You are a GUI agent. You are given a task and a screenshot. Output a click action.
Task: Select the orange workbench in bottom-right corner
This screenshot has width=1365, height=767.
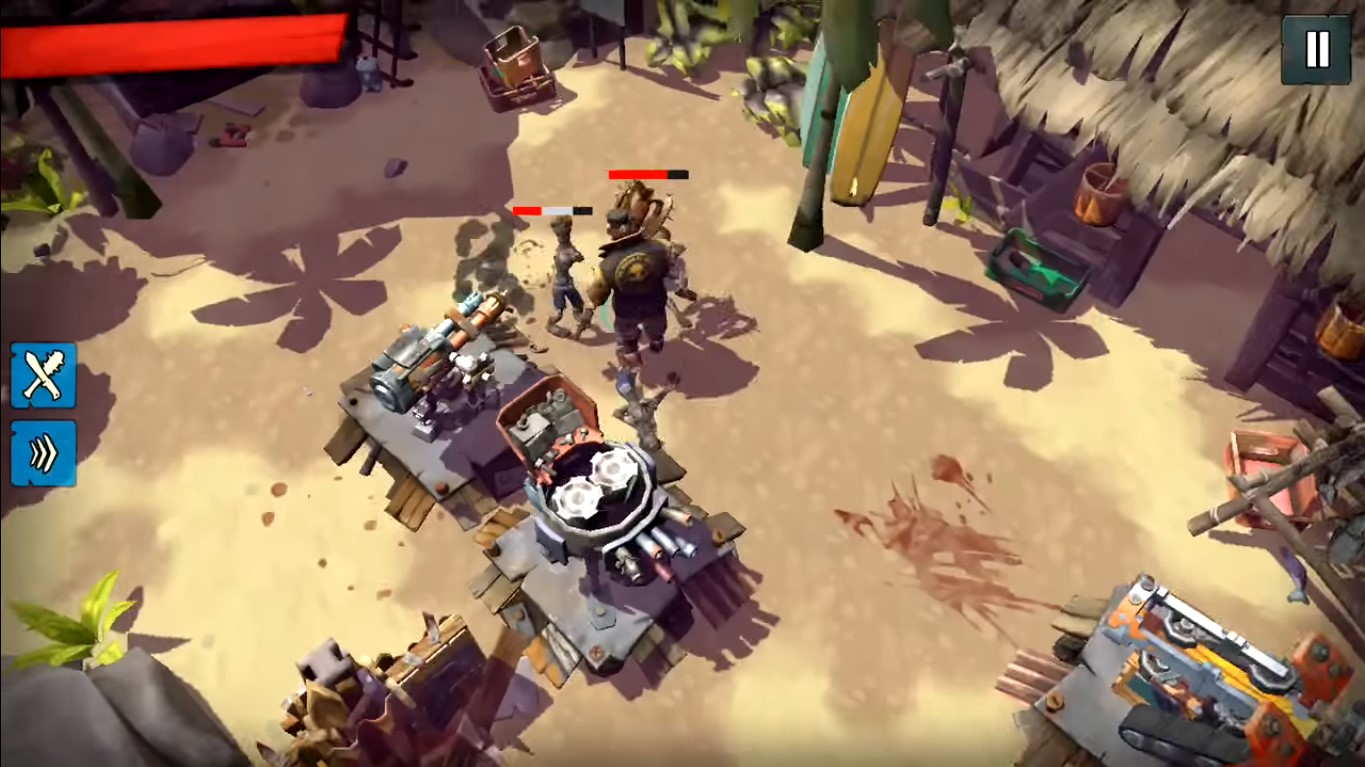(x=1200, y=660)
